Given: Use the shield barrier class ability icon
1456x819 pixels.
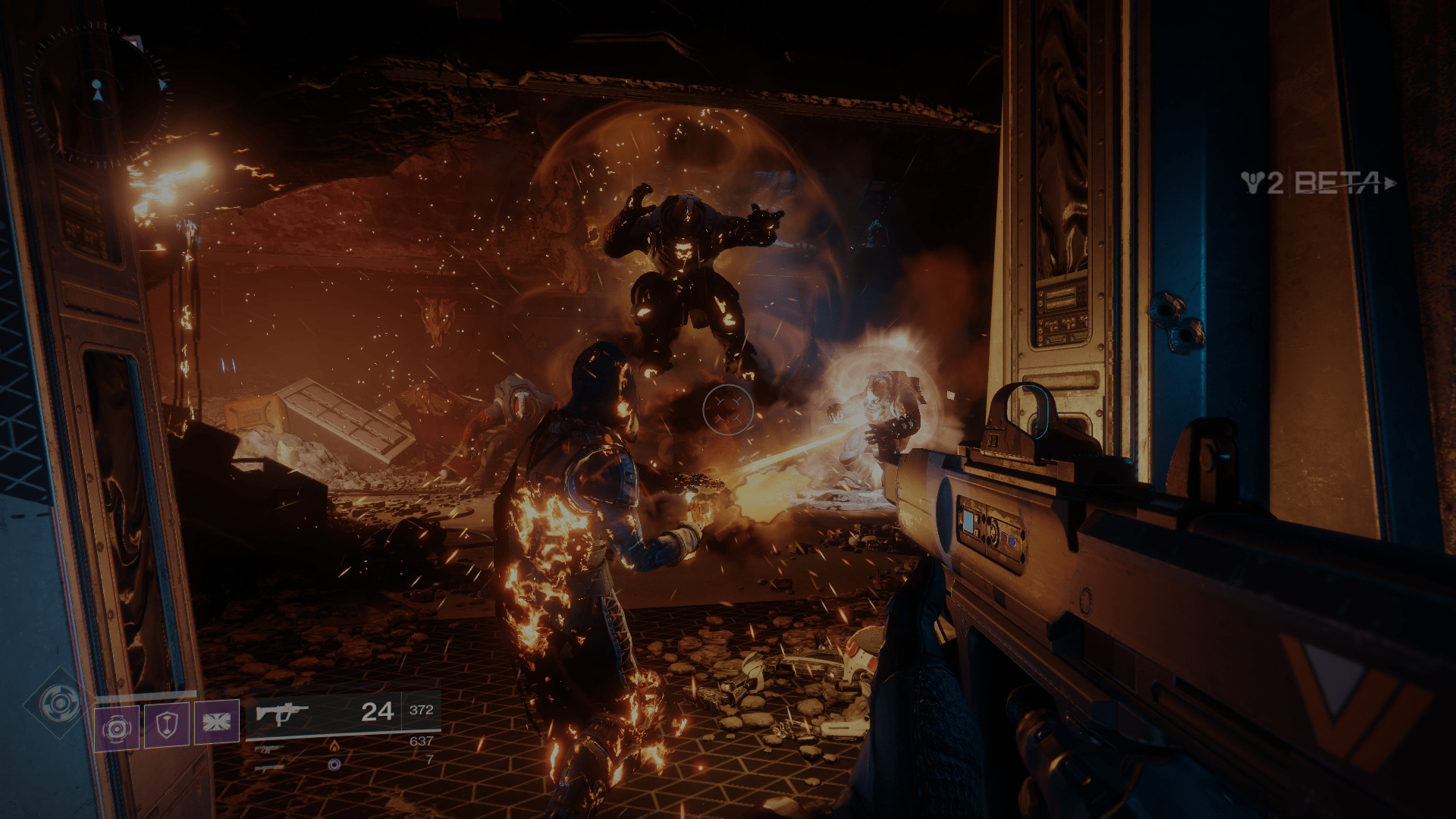Looking at the screenshot, I should (x=167, y=724).
